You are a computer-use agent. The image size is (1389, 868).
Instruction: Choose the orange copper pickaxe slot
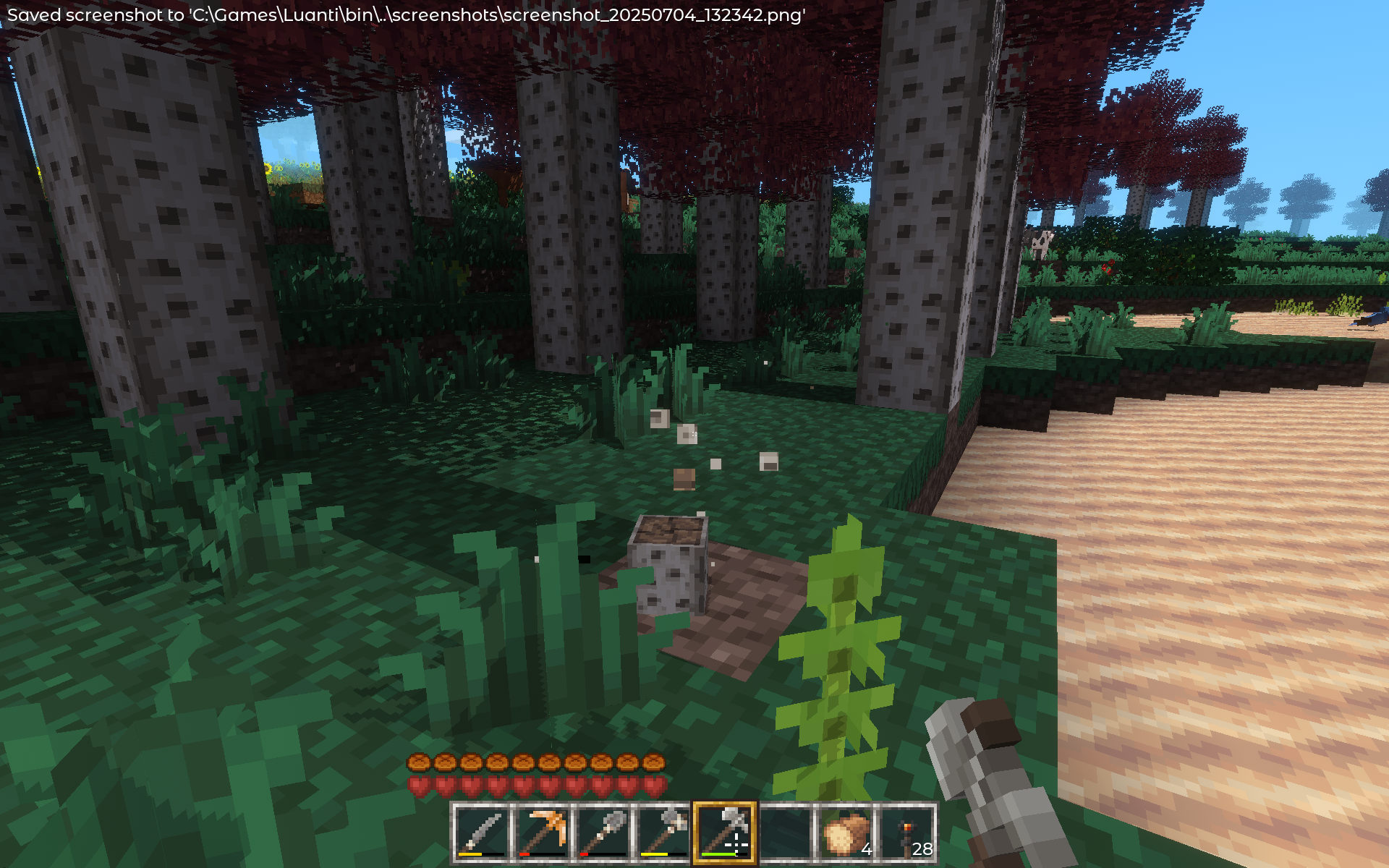[542, 833]
